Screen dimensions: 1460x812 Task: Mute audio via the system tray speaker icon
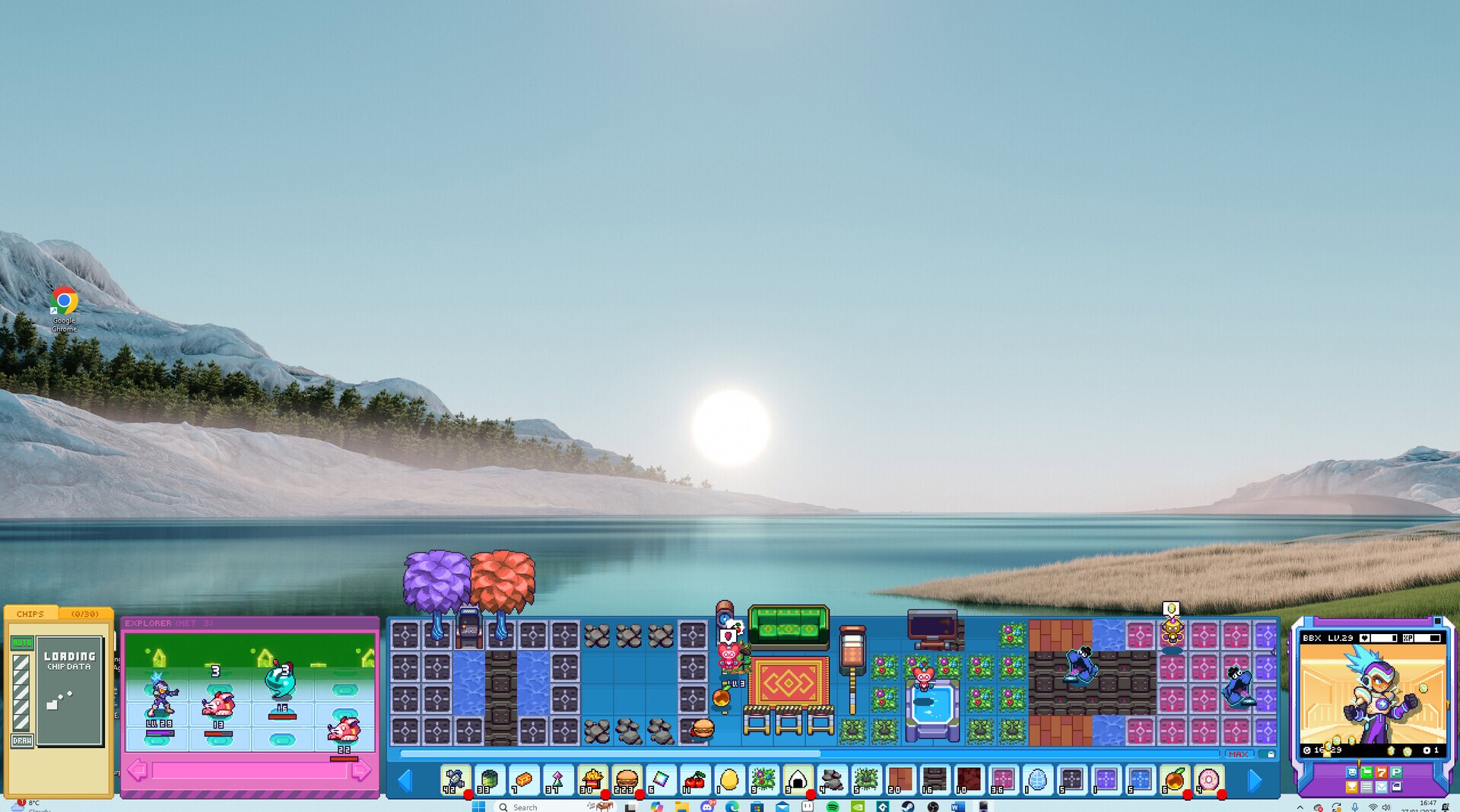(x=1385, y=808)
